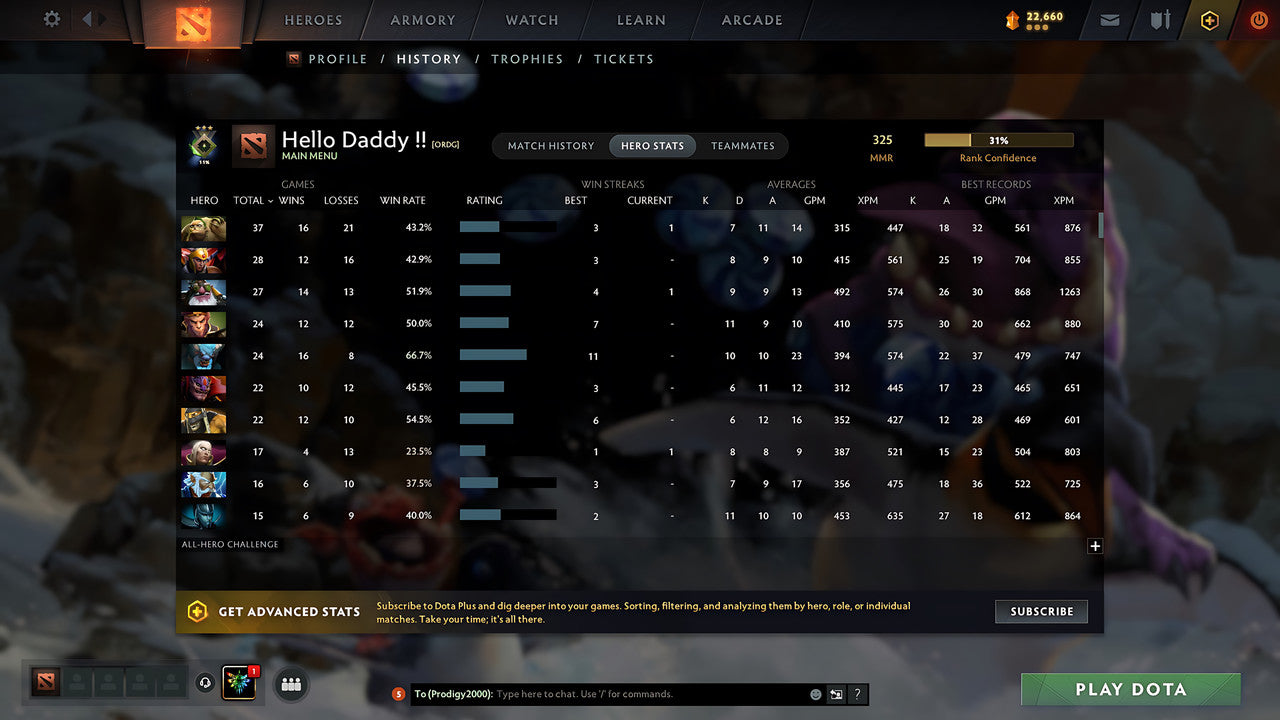Image resolution: width=1280 pixels, height=720 pixels.
Task: Open the Watch menu
Action: (531, 20)
